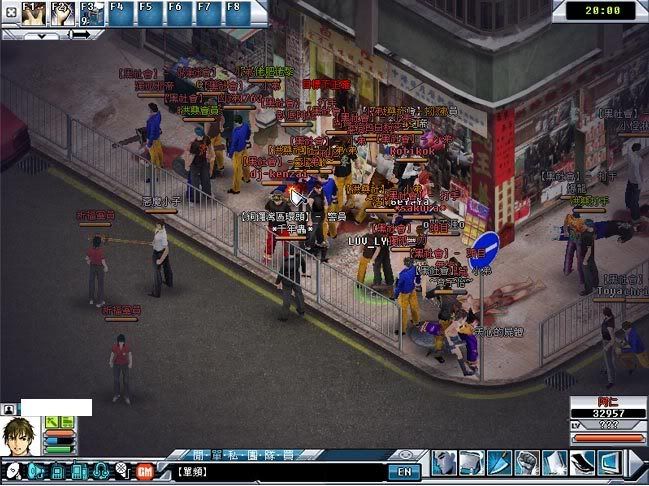Open the mobile phone menu icon

click(580, 462)
